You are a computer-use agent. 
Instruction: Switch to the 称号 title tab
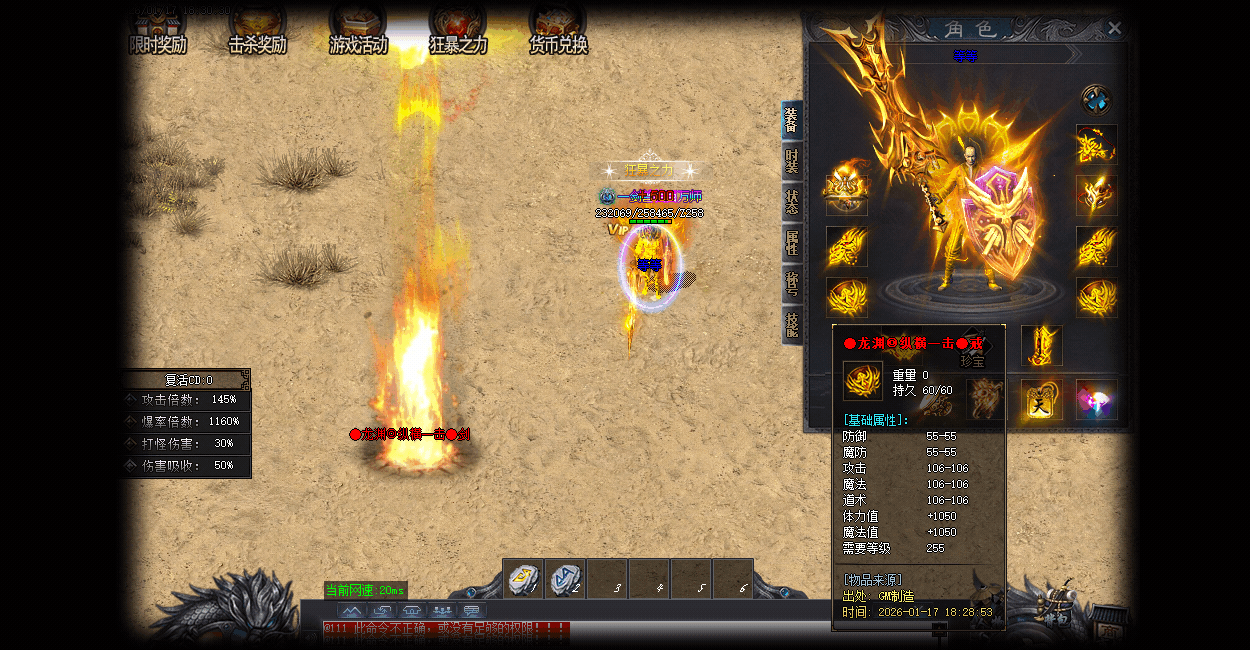pyautogui.click(x=792, y=284)
